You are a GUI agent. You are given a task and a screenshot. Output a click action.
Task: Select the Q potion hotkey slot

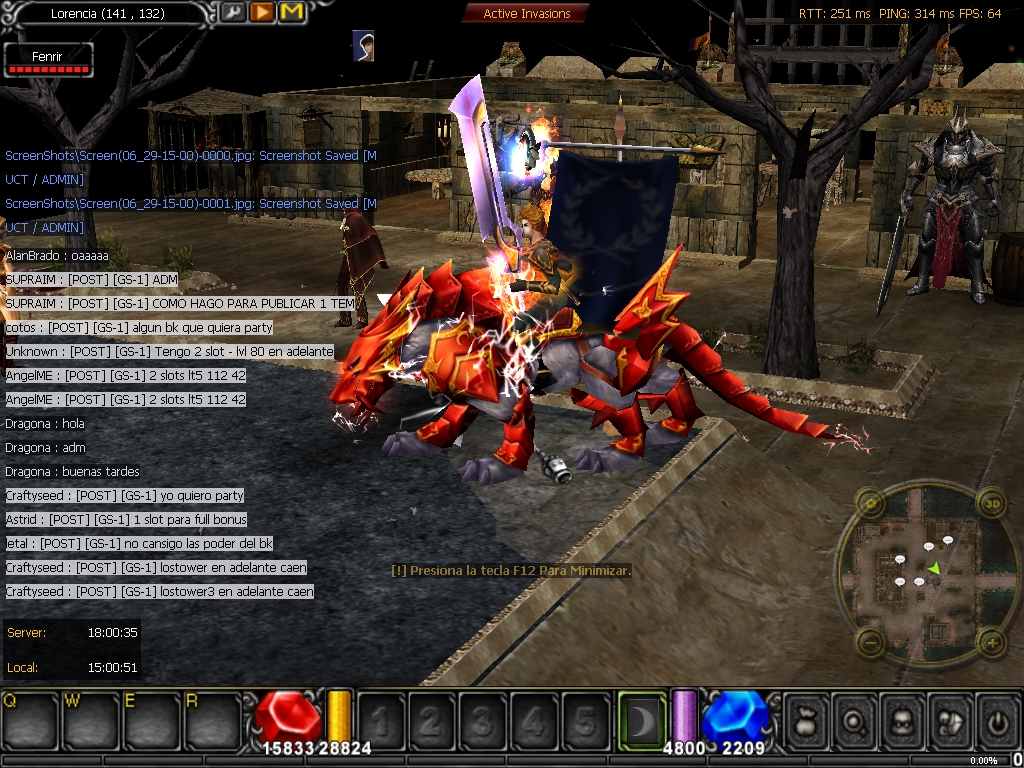click(x=28, y=720)
